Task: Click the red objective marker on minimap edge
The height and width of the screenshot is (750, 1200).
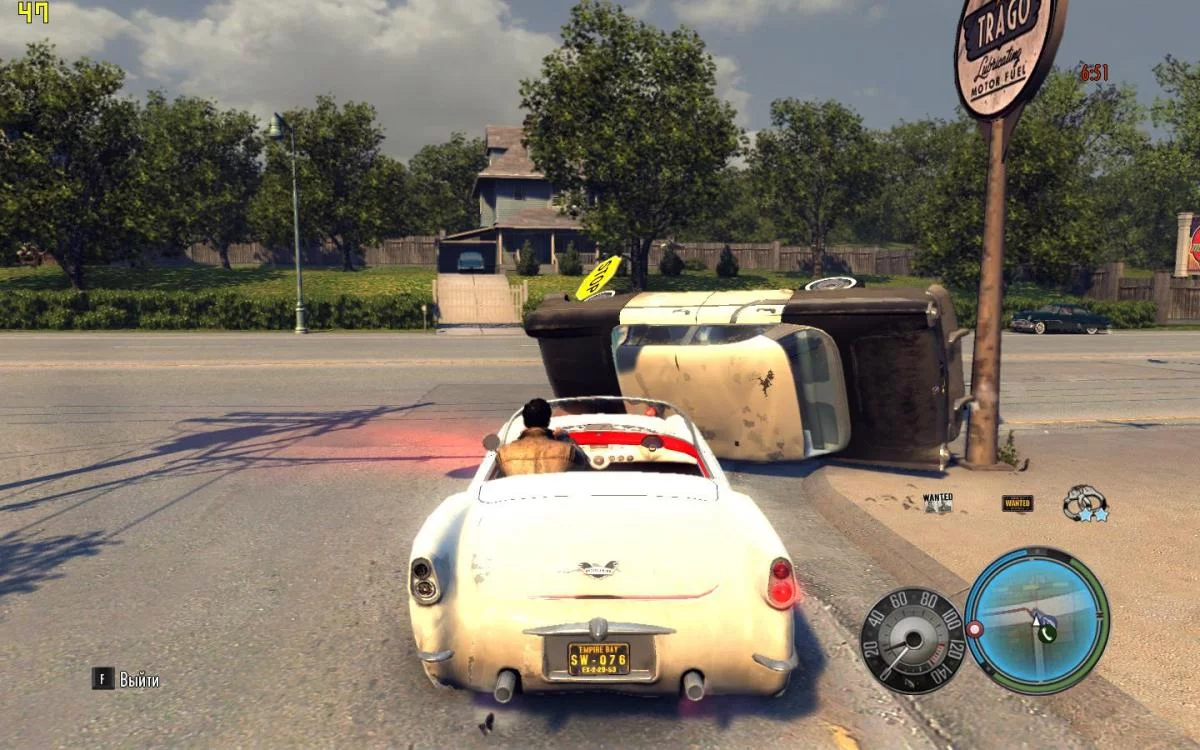Action: [x=974, y=629]
